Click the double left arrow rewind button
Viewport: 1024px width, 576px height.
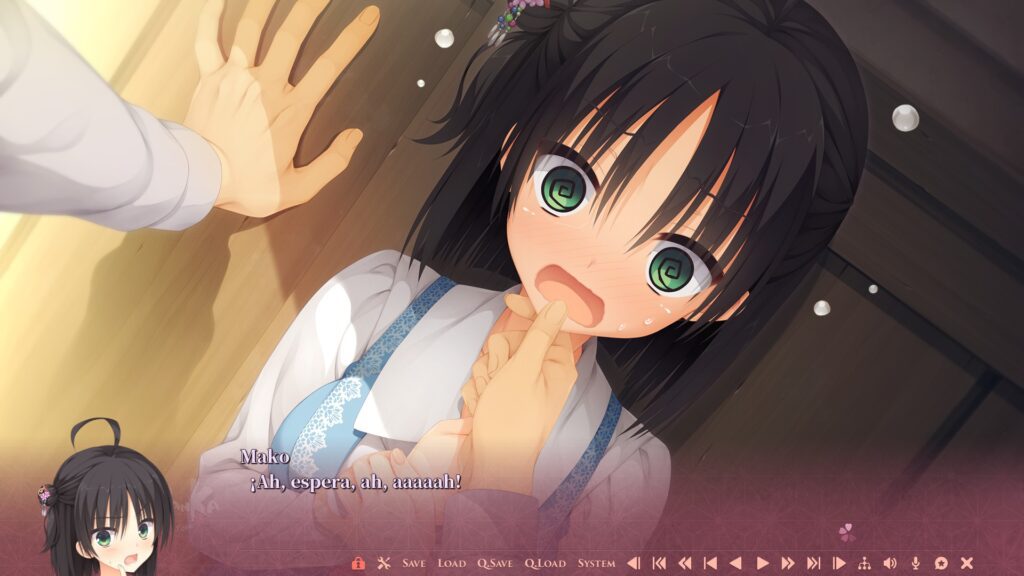pos(685,563)
